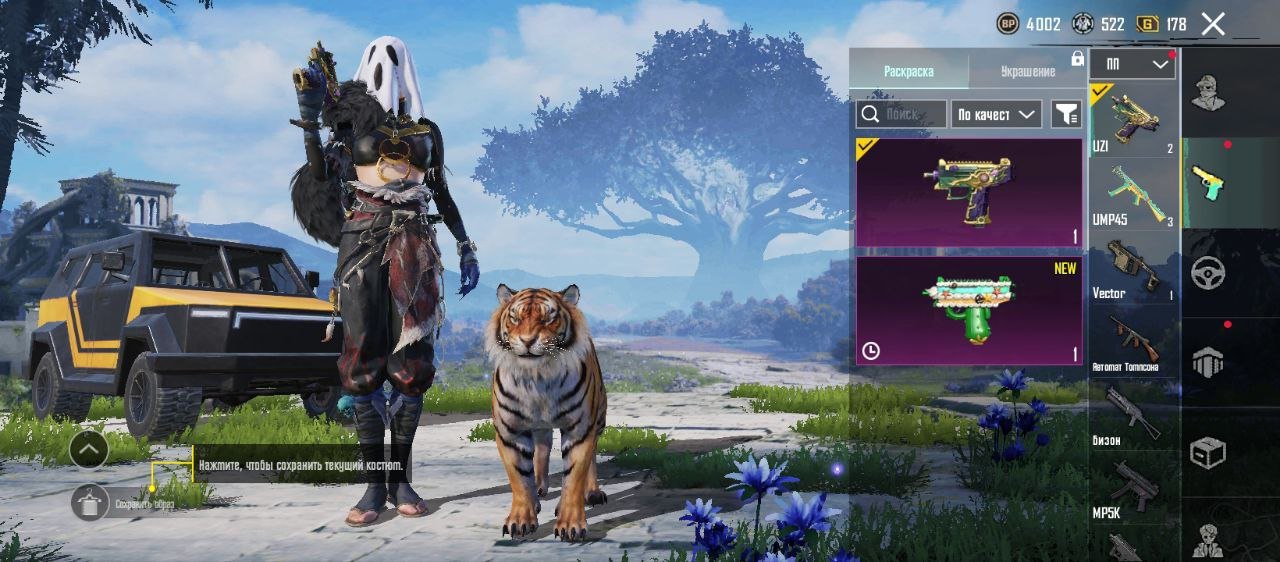Open the crate box category

(1208, 453)
